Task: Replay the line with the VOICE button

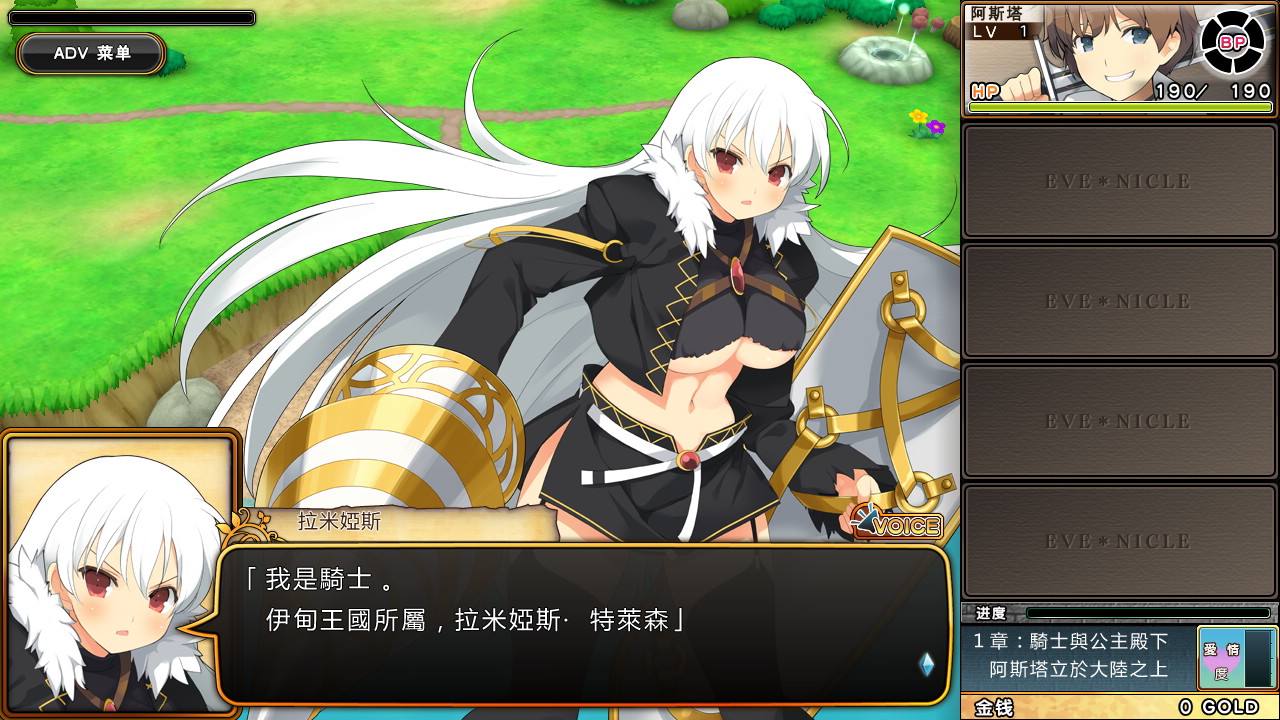Action: click(x=898, y=524)
